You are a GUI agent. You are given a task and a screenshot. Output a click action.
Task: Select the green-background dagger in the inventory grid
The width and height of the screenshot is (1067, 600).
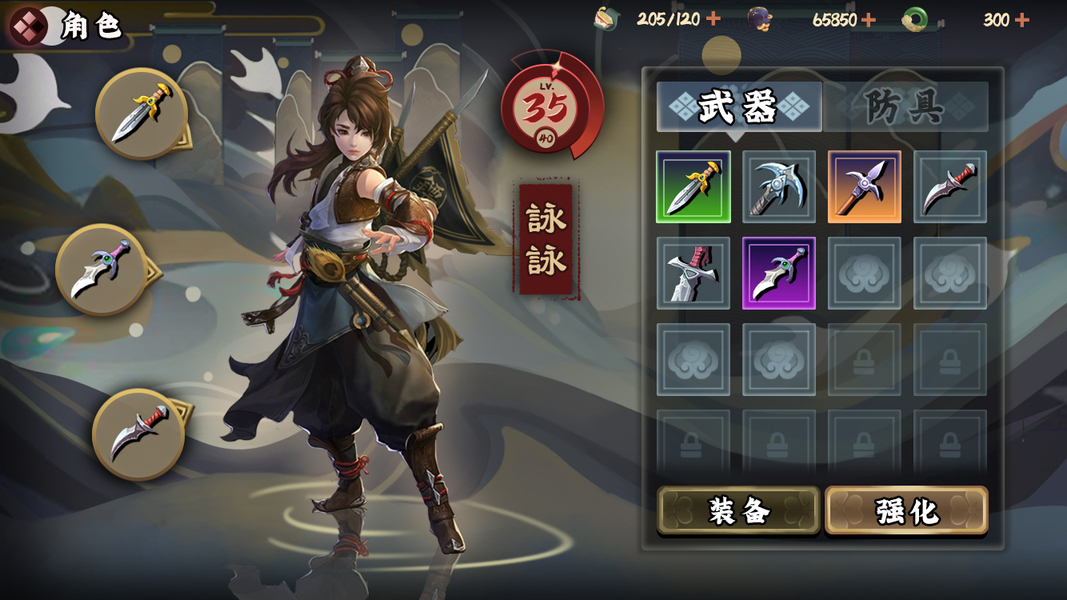point(693,187)
